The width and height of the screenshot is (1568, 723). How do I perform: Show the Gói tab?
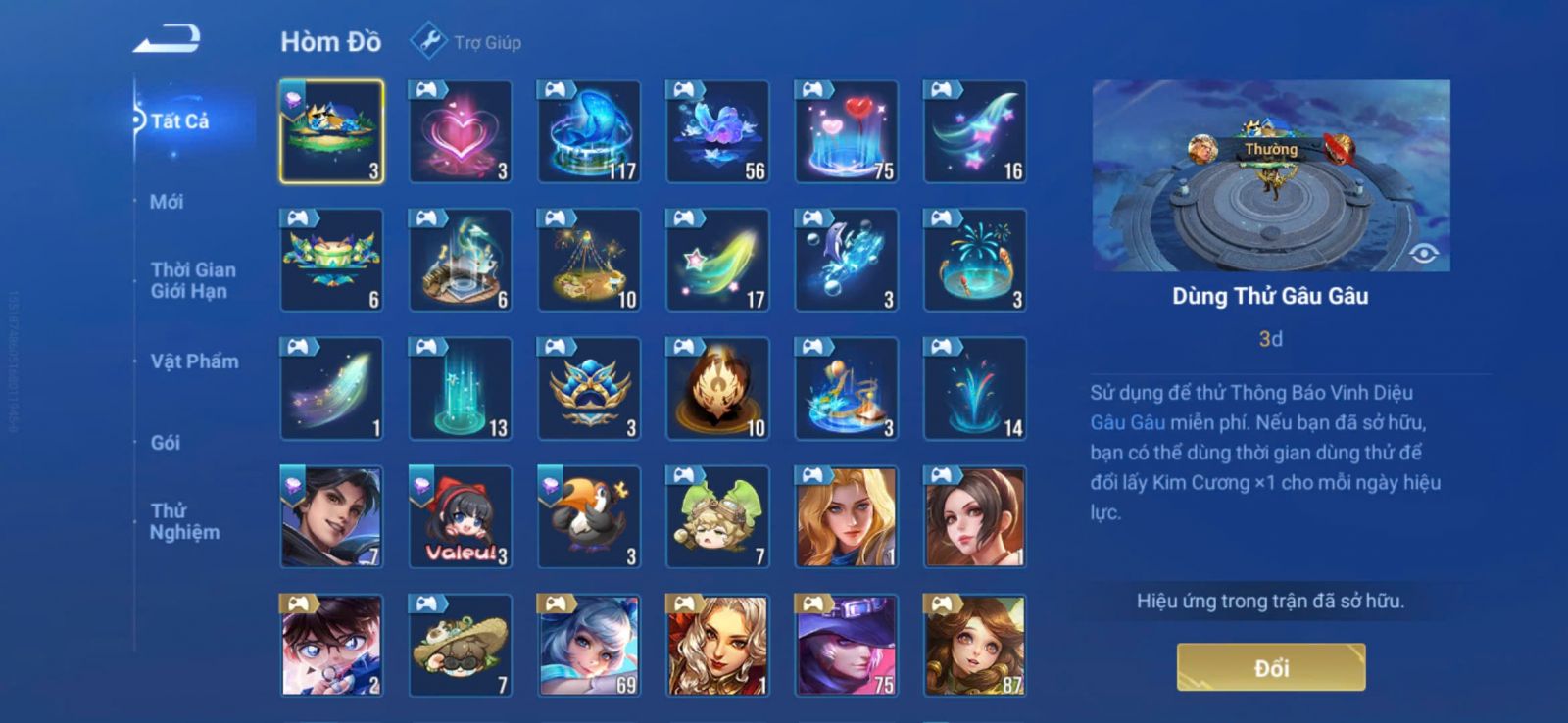point(165,443)
